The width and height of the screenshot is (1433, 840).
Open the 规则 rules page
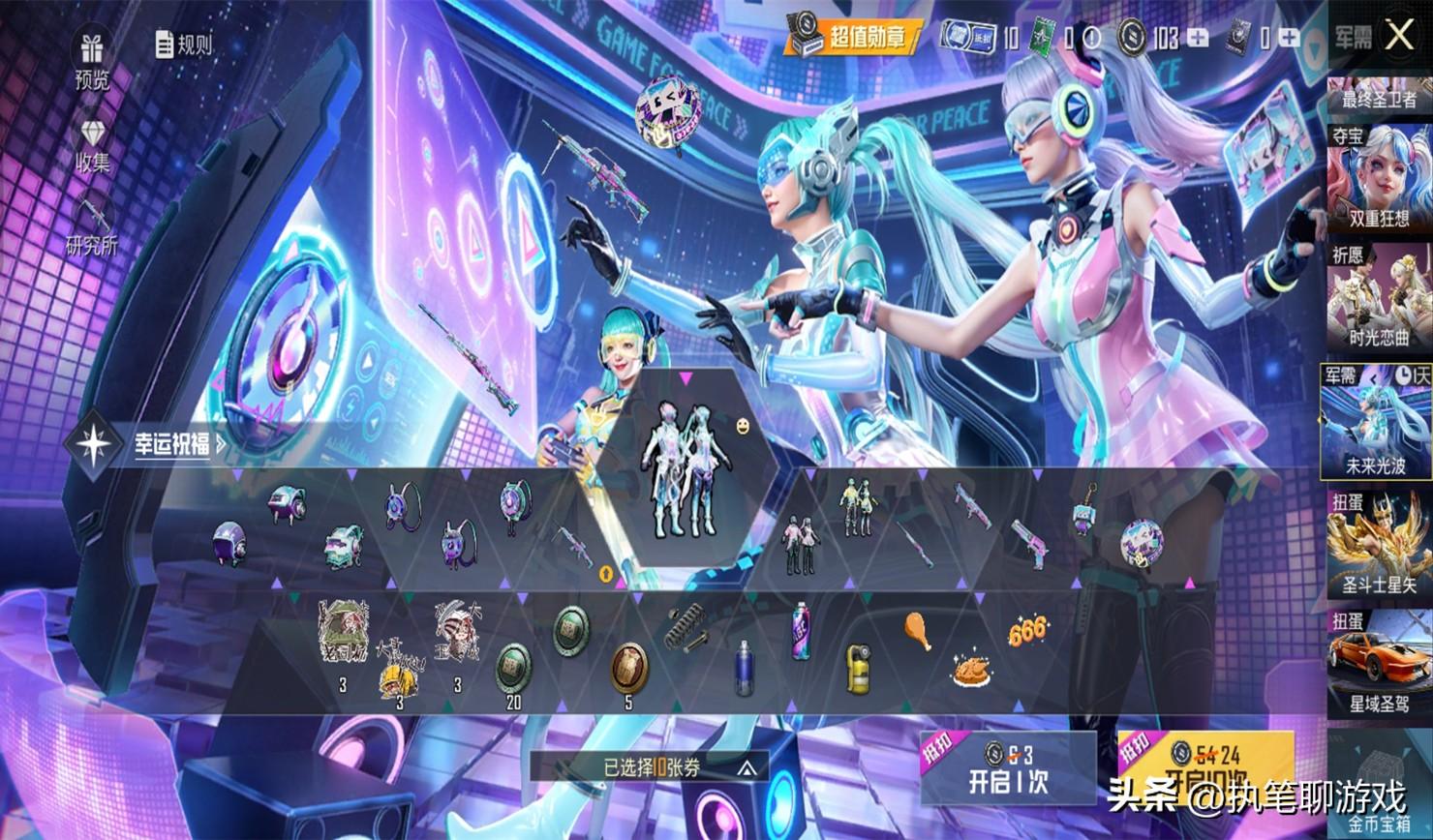click(x=183, y=44)
